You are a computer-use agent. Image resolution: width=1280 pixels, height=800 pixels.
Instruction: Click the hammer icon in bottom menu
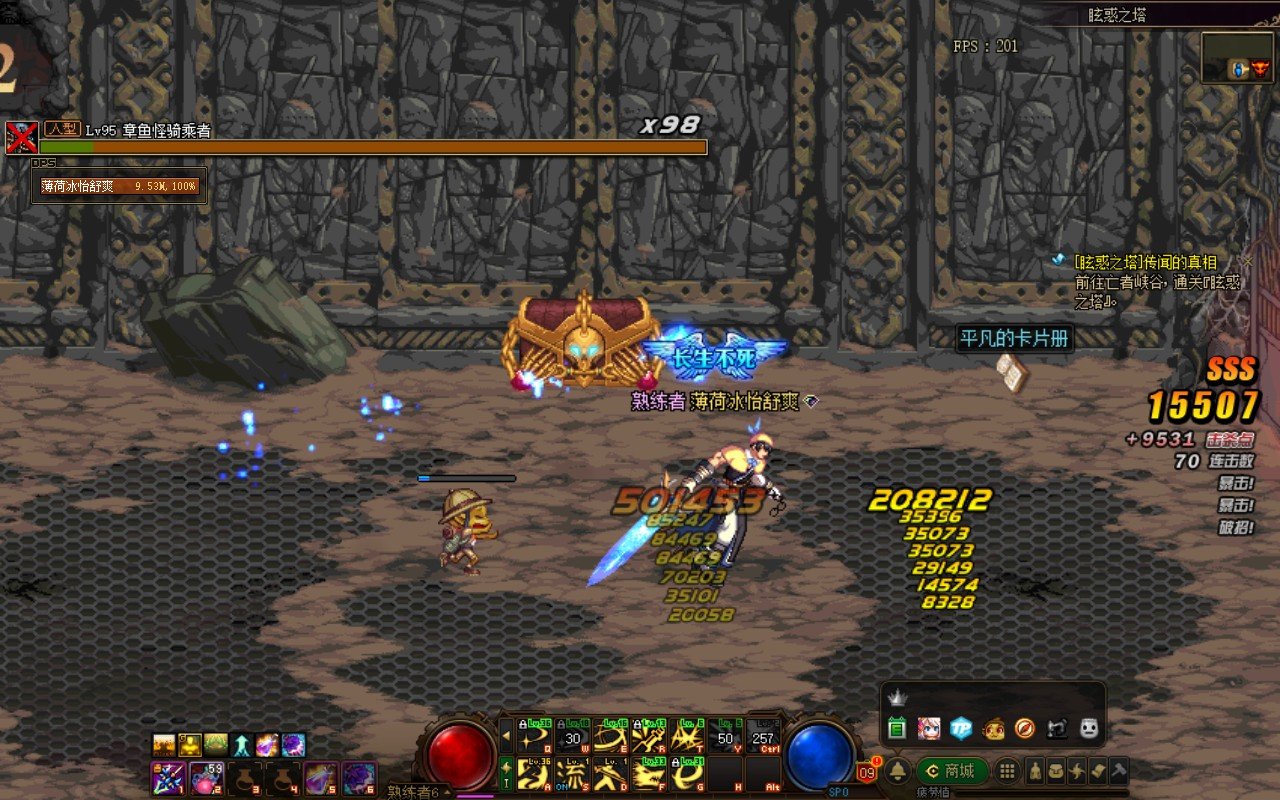tap(1119, 771)
